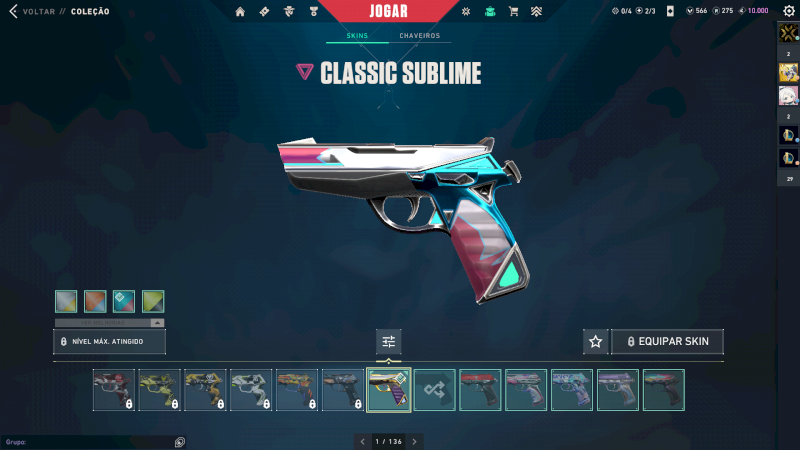Select the highlighted Classic Sublime skin thumbnail
Screen dimensions: 800x450
[389, 390]
